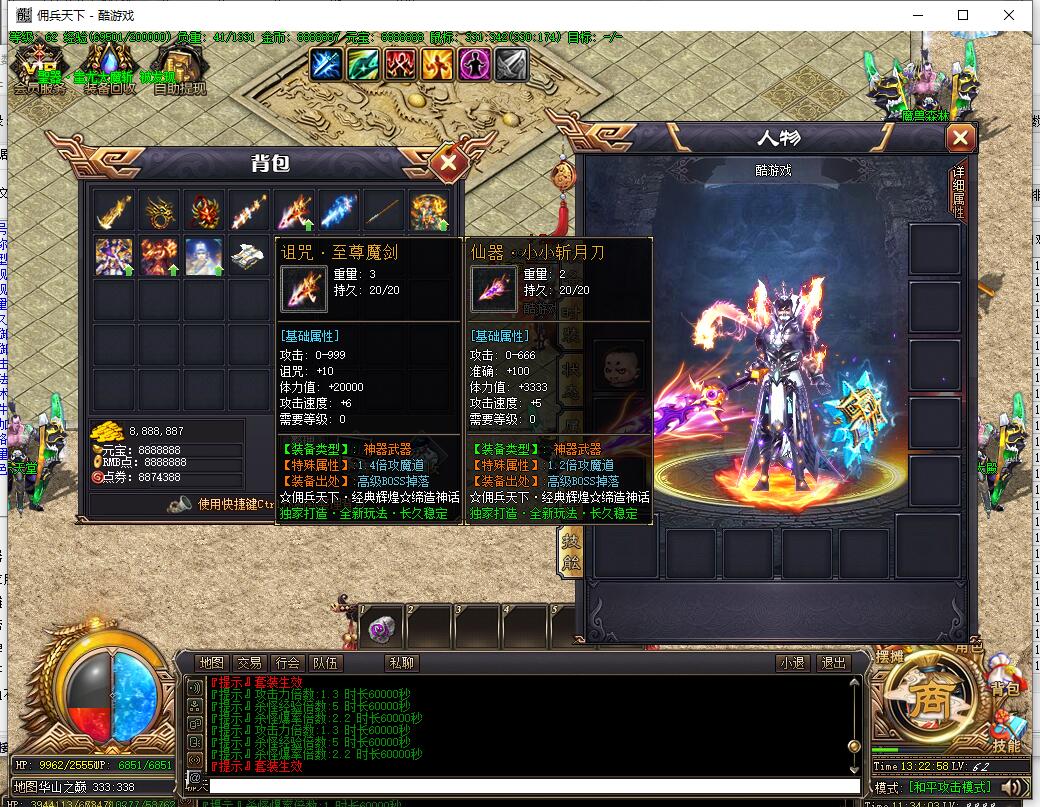Viewport: 1040px width, 807px height.
Task: Switch to the 技能 tab in character panel
Action: [x=568, y=551]
